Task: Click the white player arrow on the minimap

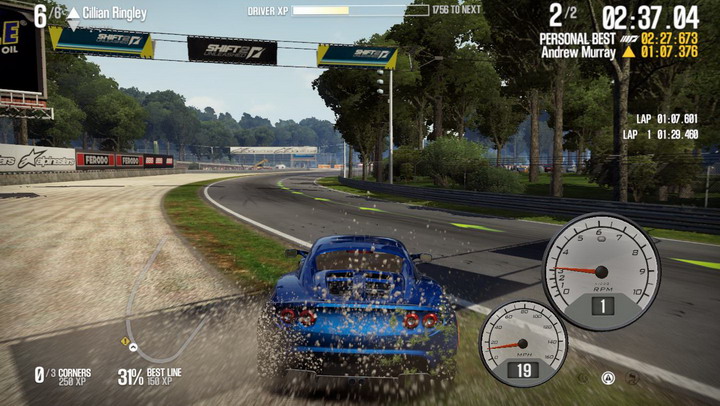Action: [x=135, y=350]
